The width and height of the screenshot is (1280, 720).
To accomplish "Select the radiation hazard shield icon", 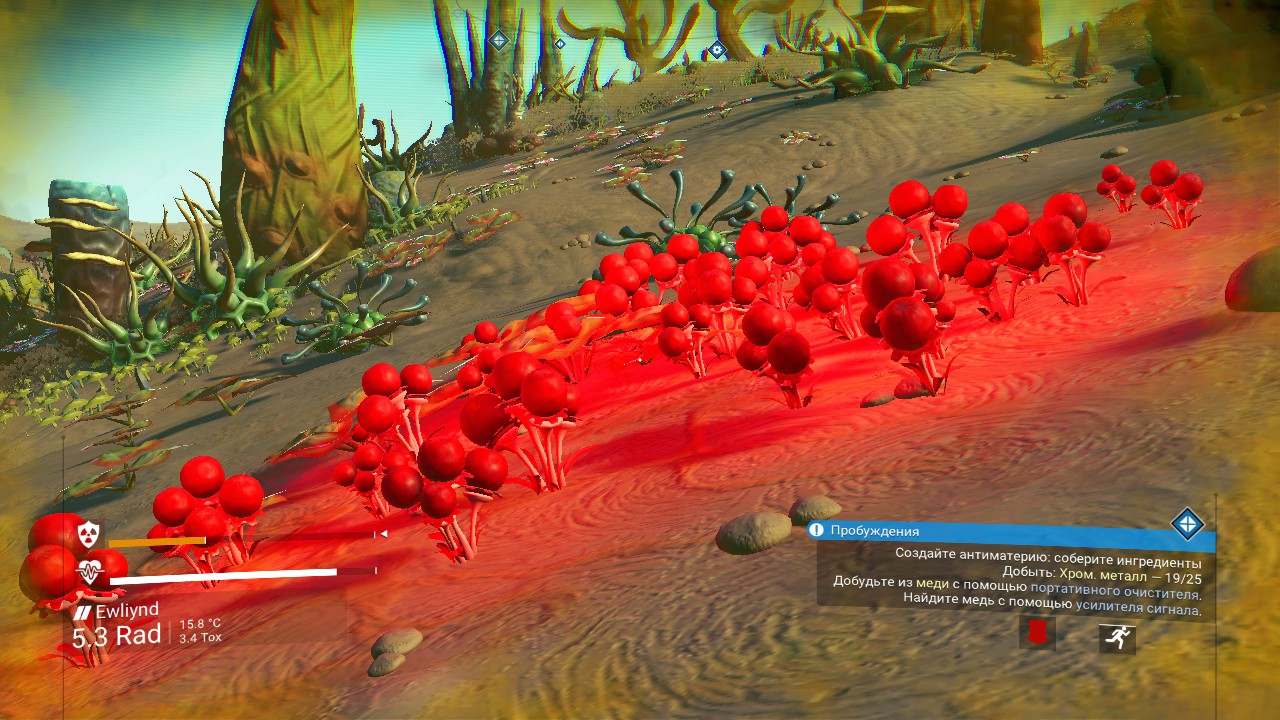I will click(x=89, y=533).
